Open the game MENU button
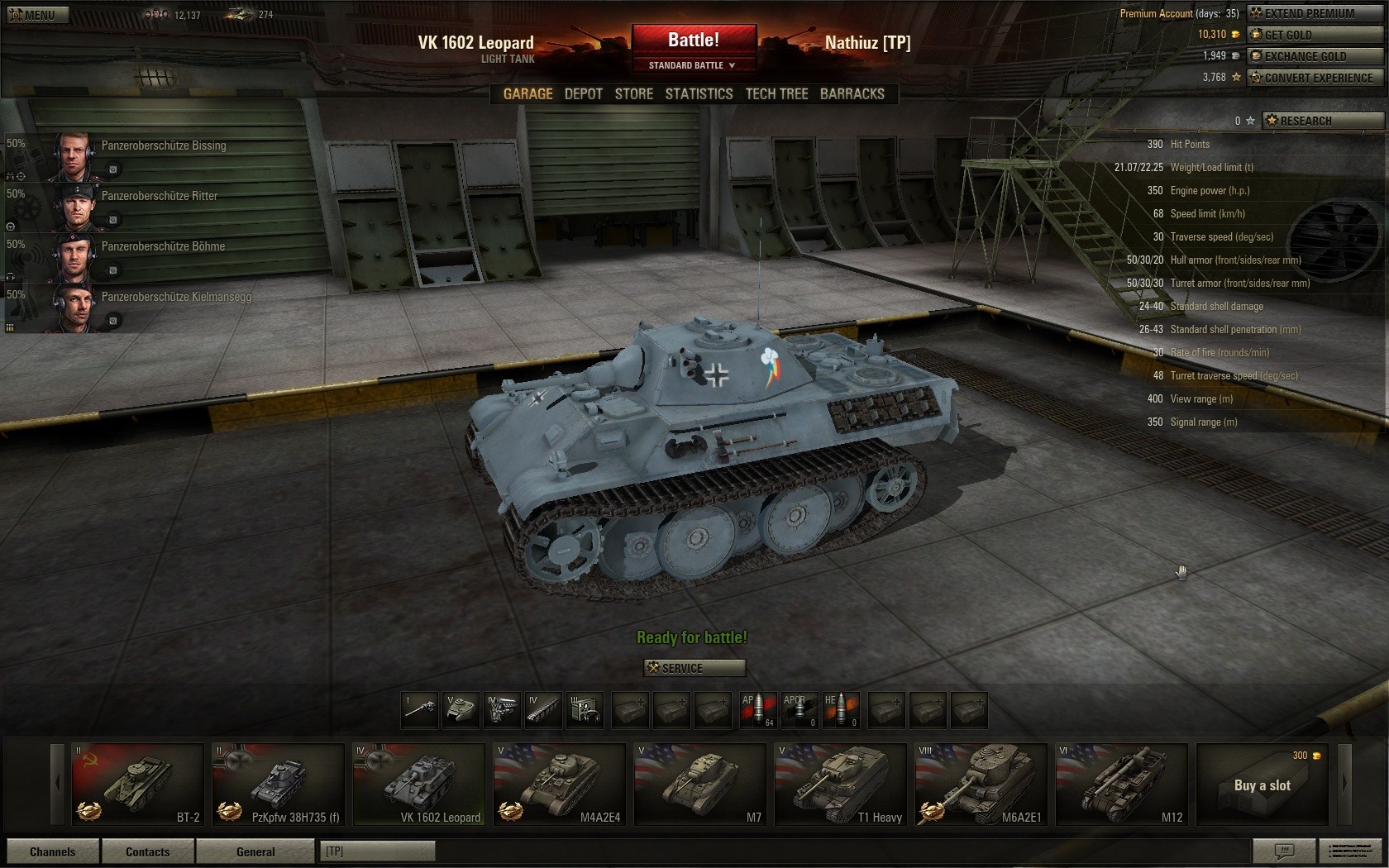The image size is (1389, 868). [38, 15]
